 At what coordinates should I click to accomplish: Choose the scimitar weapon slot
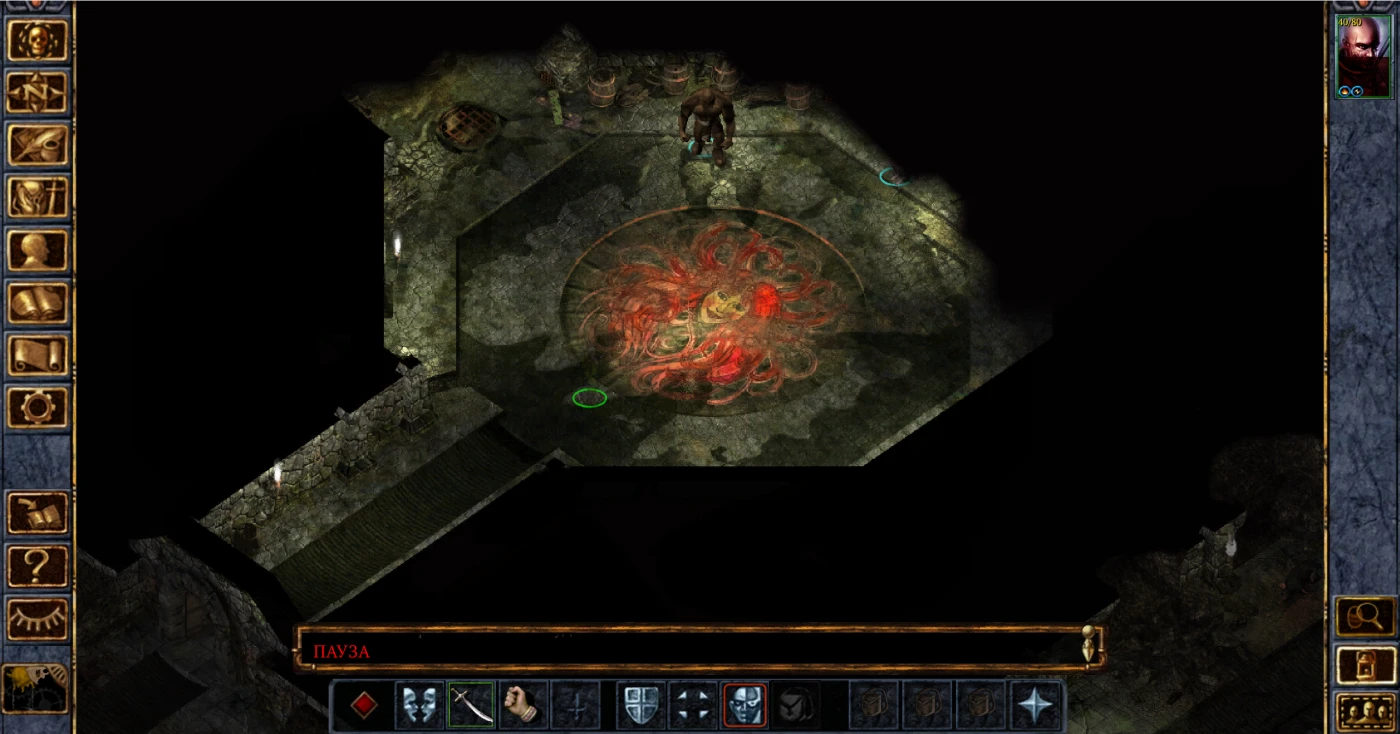(x=471, y=705)
